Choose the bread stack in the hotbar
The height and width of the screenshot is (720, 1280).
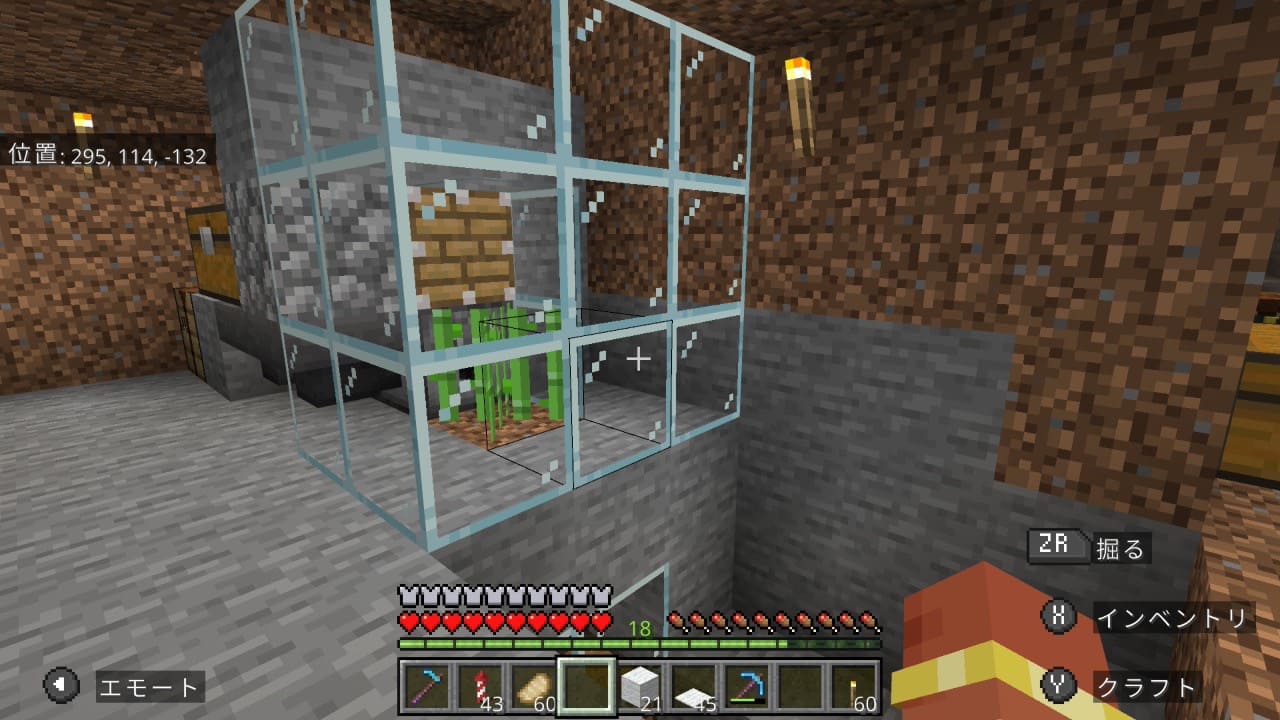[x=531, y=688]
